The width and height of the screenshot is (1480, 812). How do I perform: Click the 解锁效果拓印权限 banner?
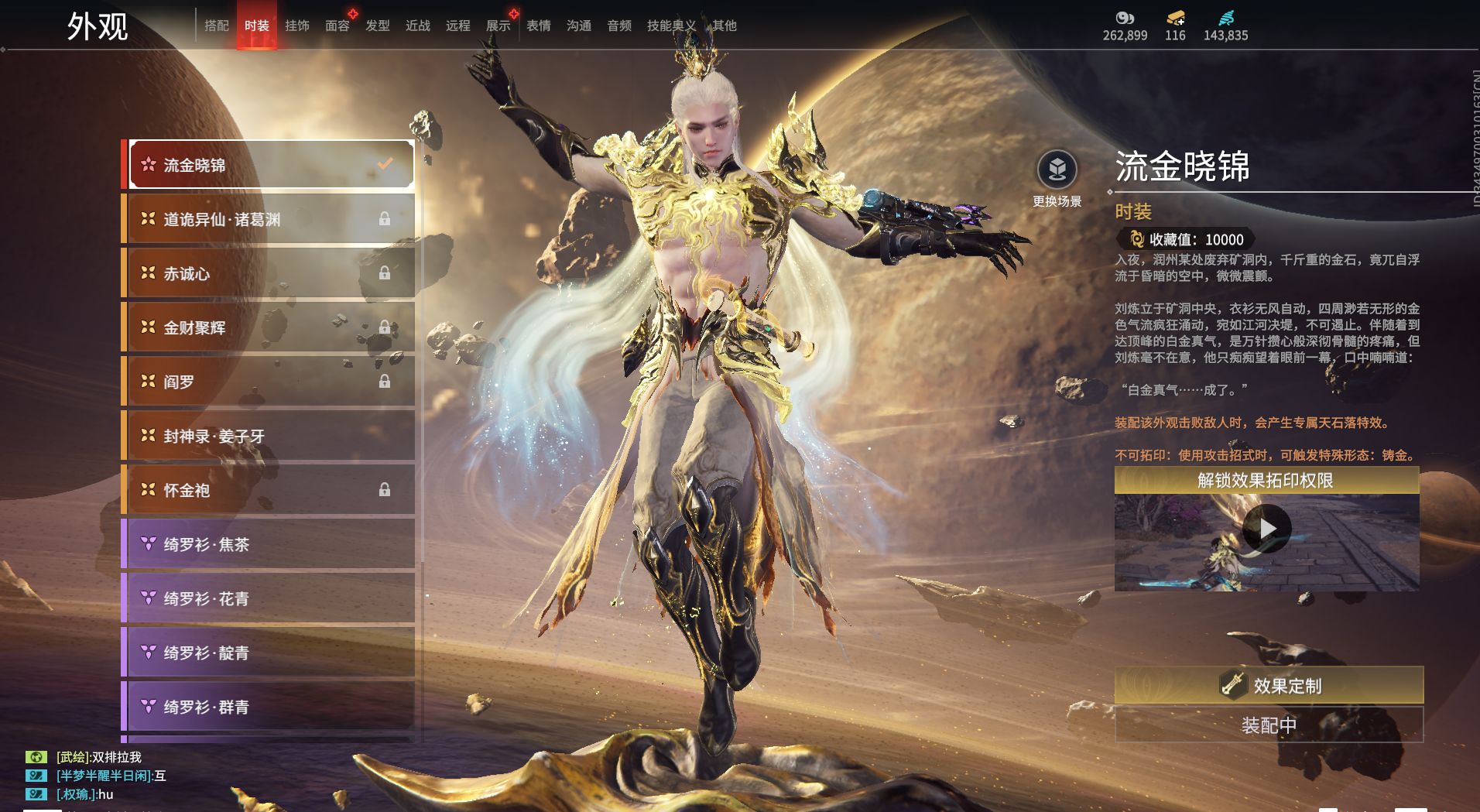click(1266, 481)
